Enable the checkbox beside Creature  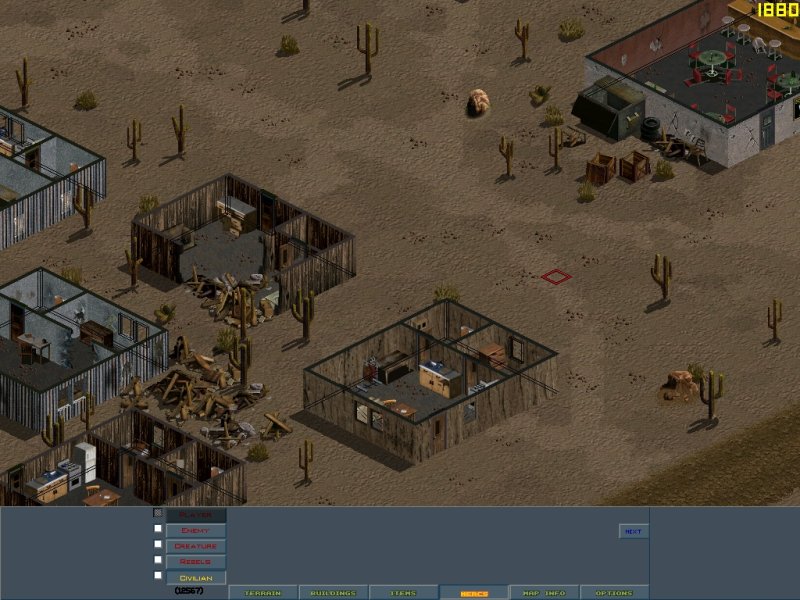point(158,545)
